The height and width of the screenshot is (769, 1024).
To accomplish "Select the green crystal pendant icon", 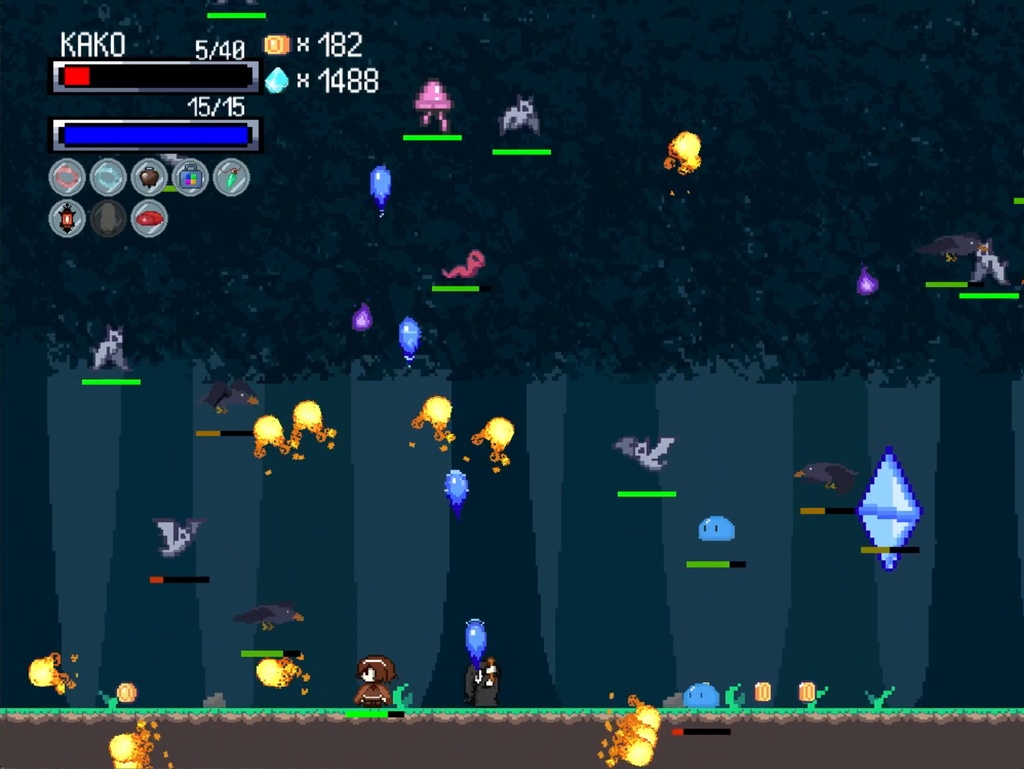I will (x=231, y=178).
